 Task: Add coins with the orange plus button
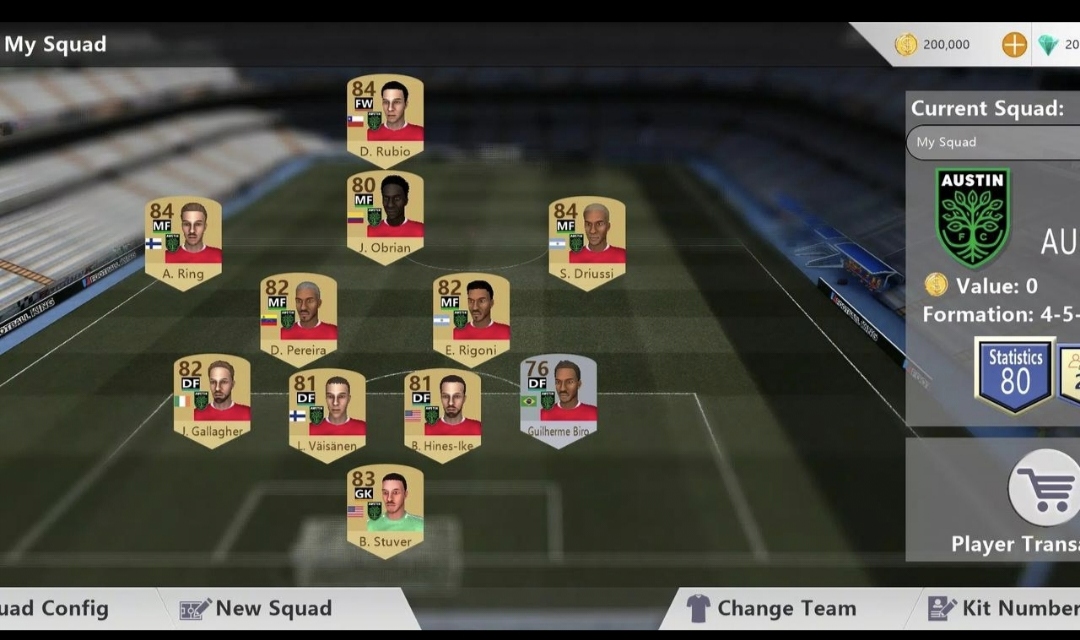point(1014,45)
